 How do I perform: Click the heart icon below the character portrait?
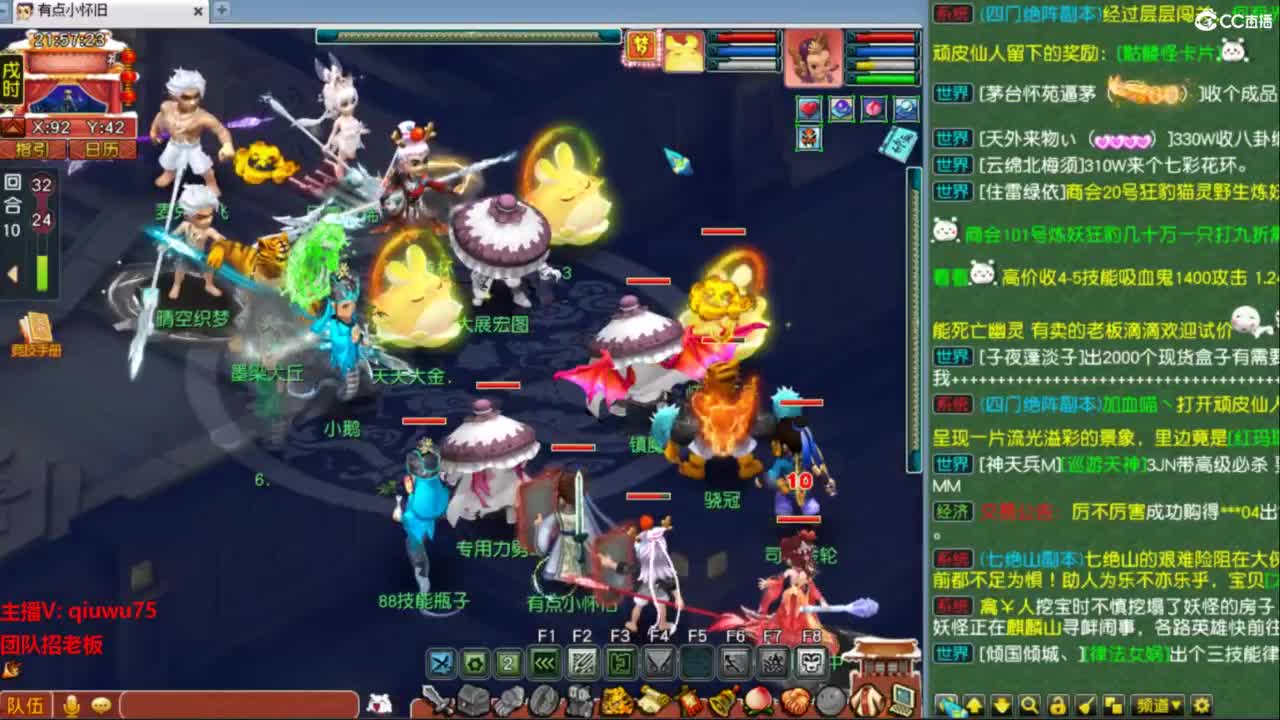point(809,108)
